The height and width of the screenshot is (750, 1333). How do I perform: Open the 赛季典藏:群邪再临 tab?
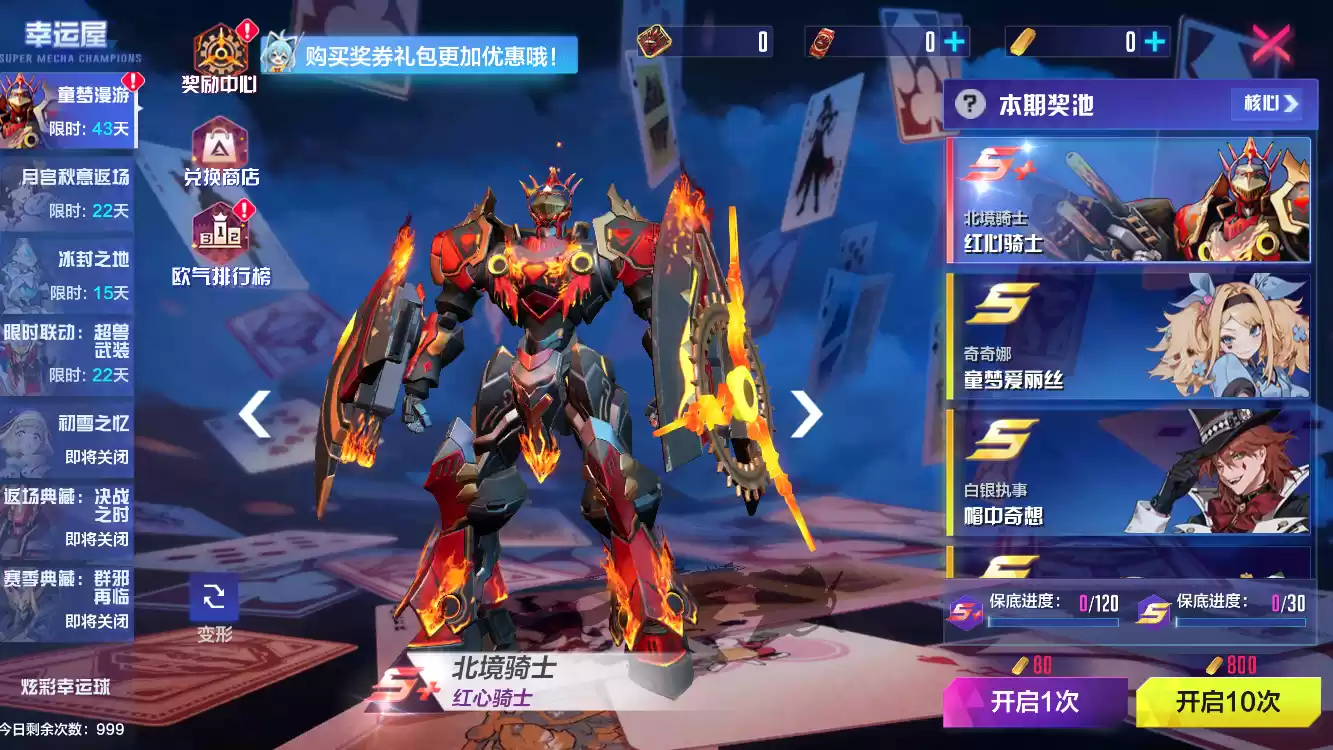point(68,598)
